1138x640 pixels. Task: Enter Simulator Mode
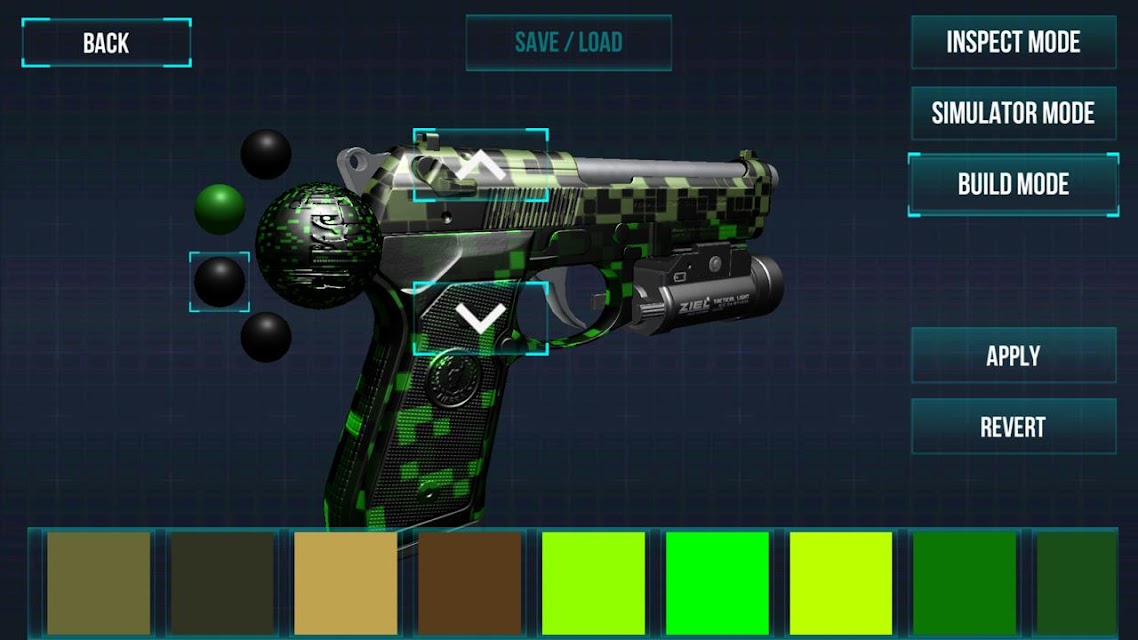(x=1013, y=113)
